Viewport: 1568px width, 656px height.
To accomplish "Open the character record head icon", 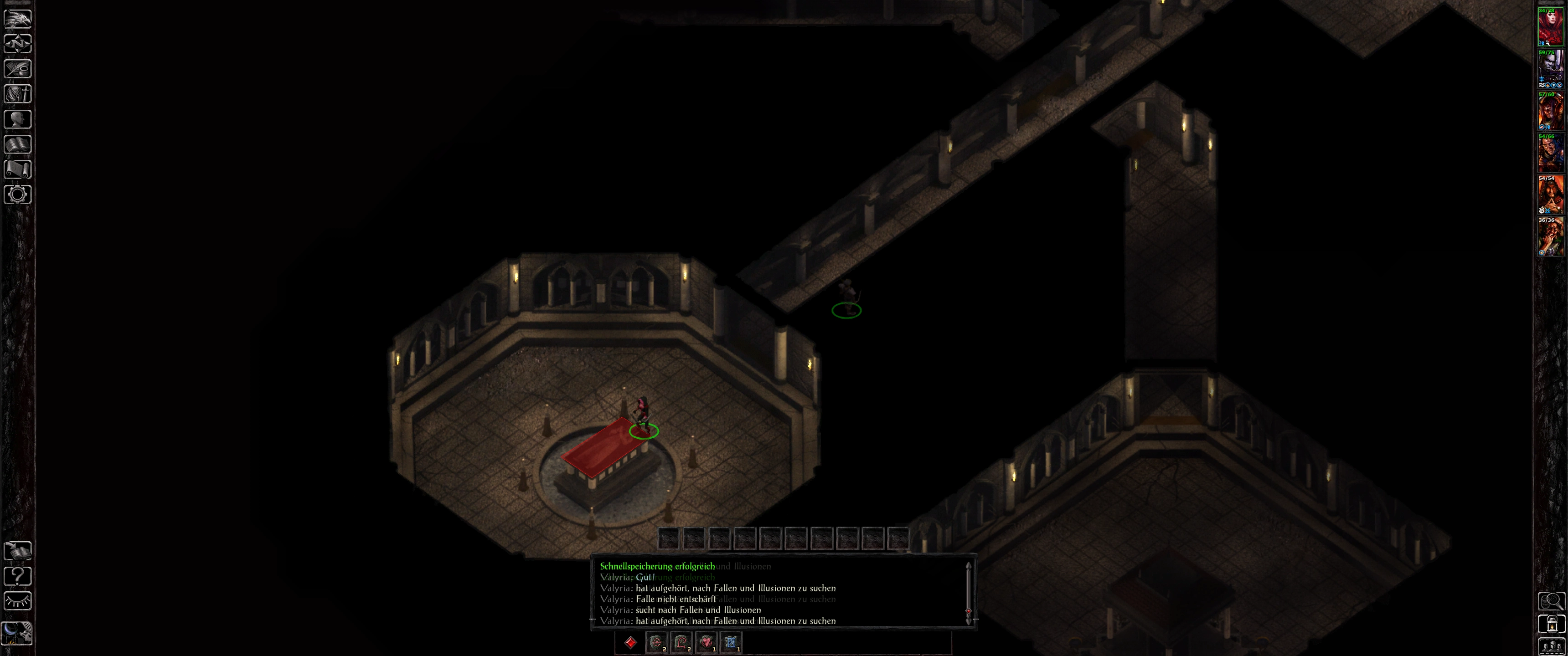I will tap(18, 118).
